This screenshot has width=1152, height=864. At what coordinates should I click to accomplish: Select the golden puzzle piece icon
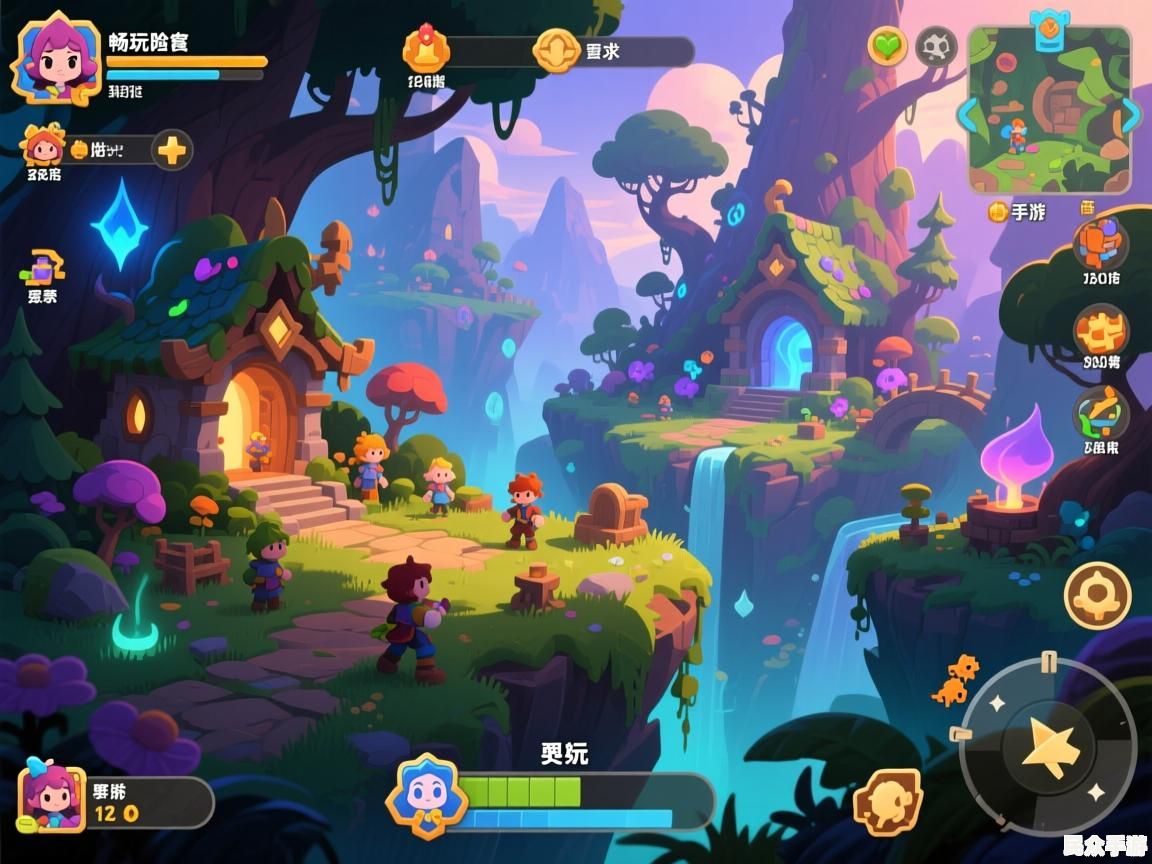[1101, 330]
